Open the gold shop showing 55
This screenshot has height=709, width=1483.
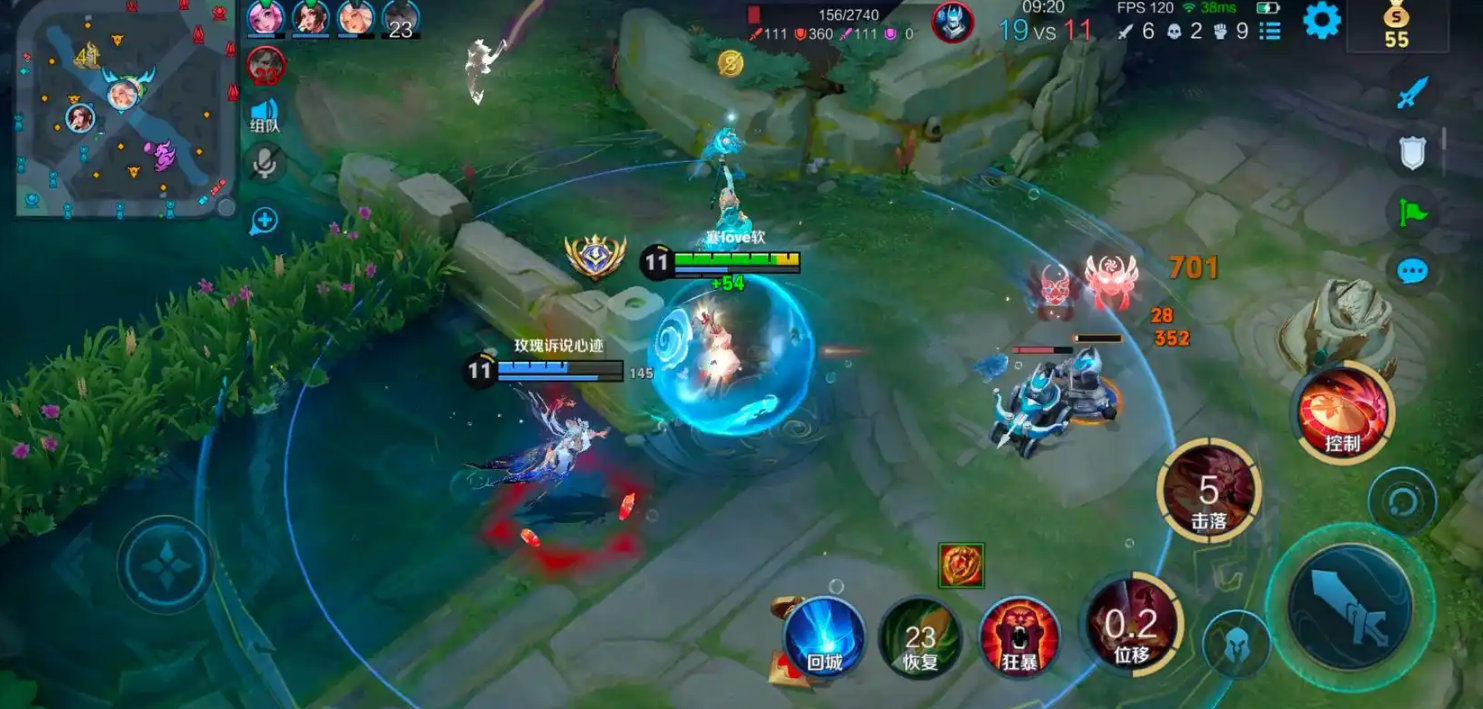(x=1396, y=26)
